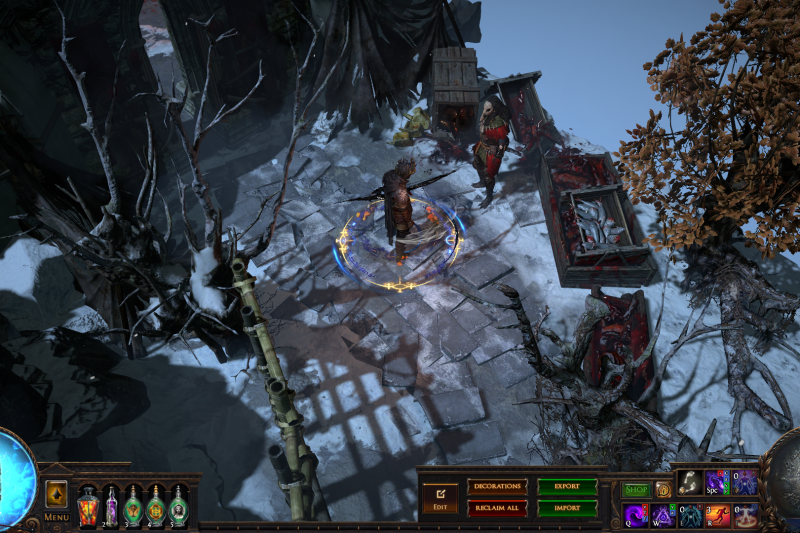
Task: Open the Decorations panel
Action: coord(497,486)
